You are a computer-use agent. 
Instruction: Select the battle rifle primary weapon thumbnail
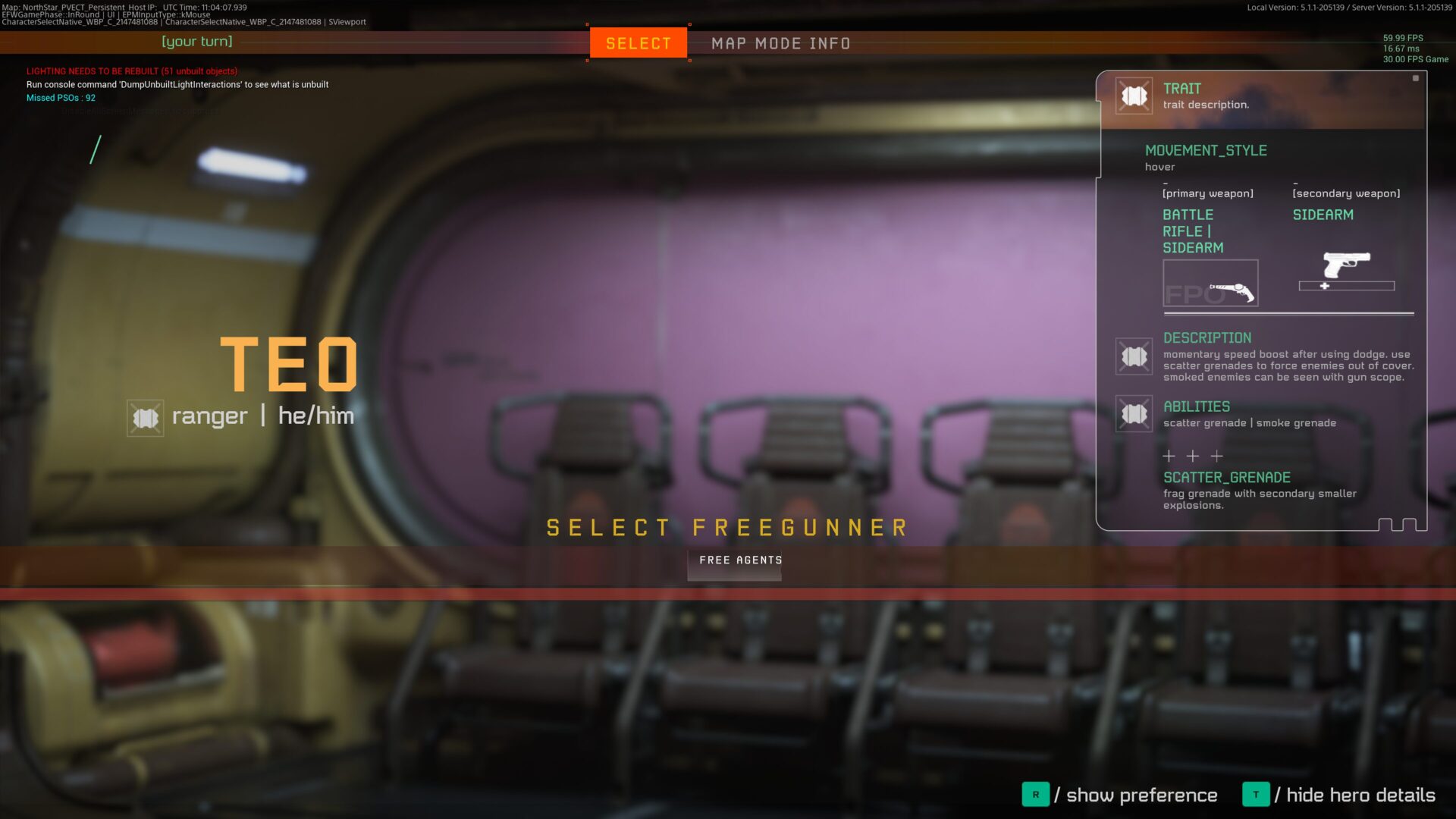point(1210,284)
